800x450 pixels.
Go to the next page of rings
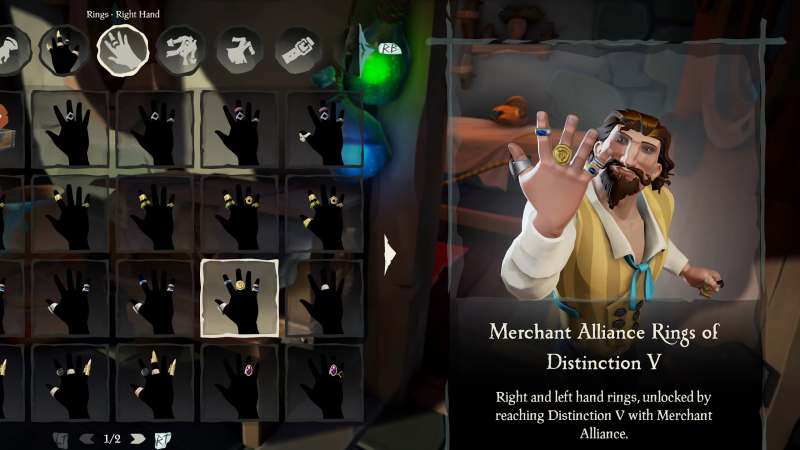pyautogui.click(x=137, y=438)
